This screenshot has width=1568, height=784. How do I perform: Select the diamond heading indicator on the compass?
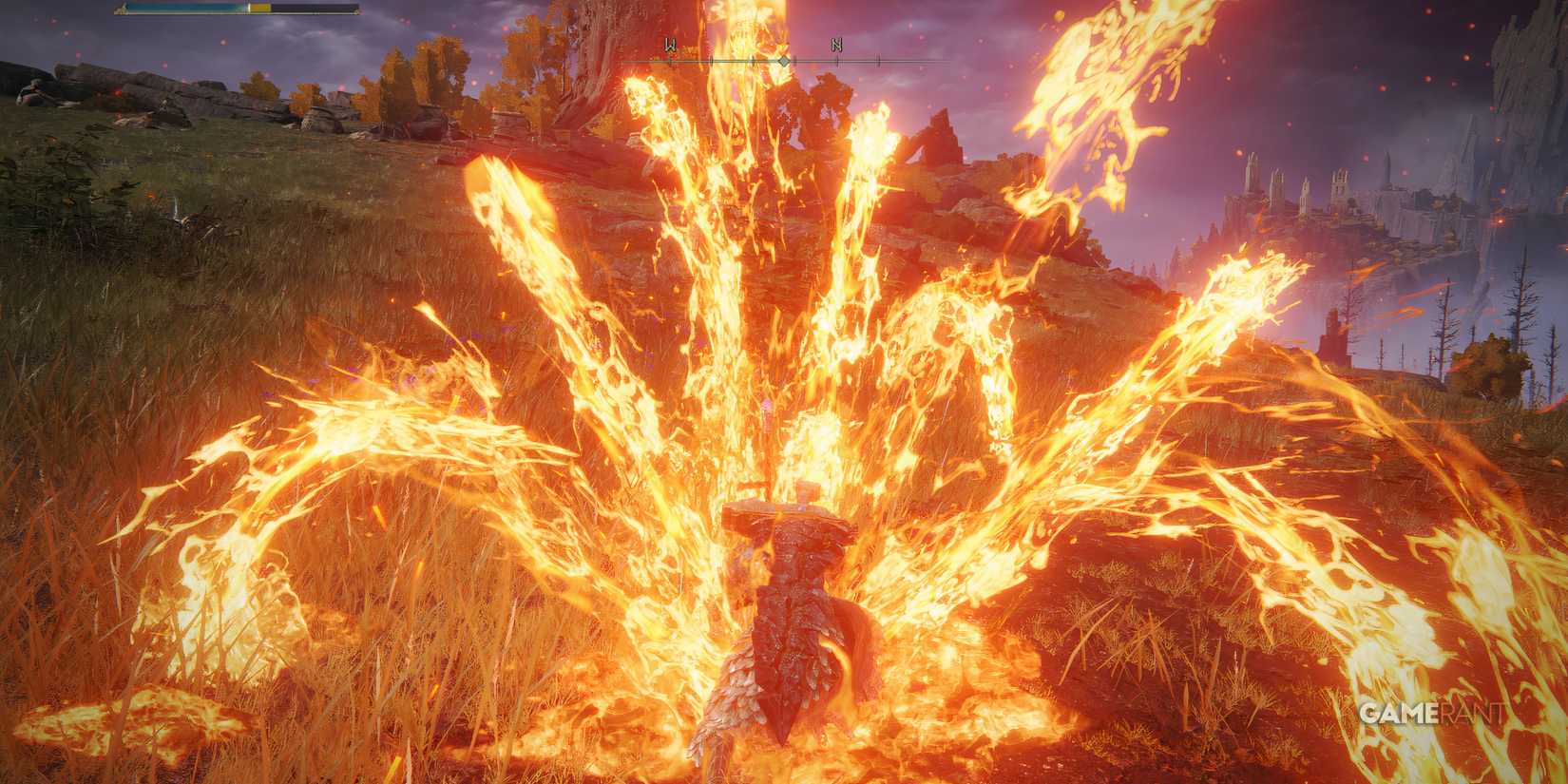[x=783, y=61]
